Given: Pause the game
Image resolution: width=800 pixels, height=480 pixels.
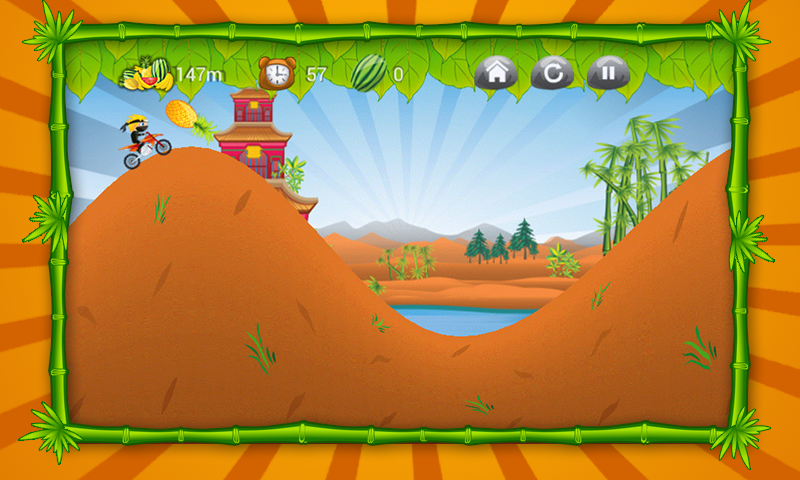Looking at the screenshot, I should tap(607, 72).
